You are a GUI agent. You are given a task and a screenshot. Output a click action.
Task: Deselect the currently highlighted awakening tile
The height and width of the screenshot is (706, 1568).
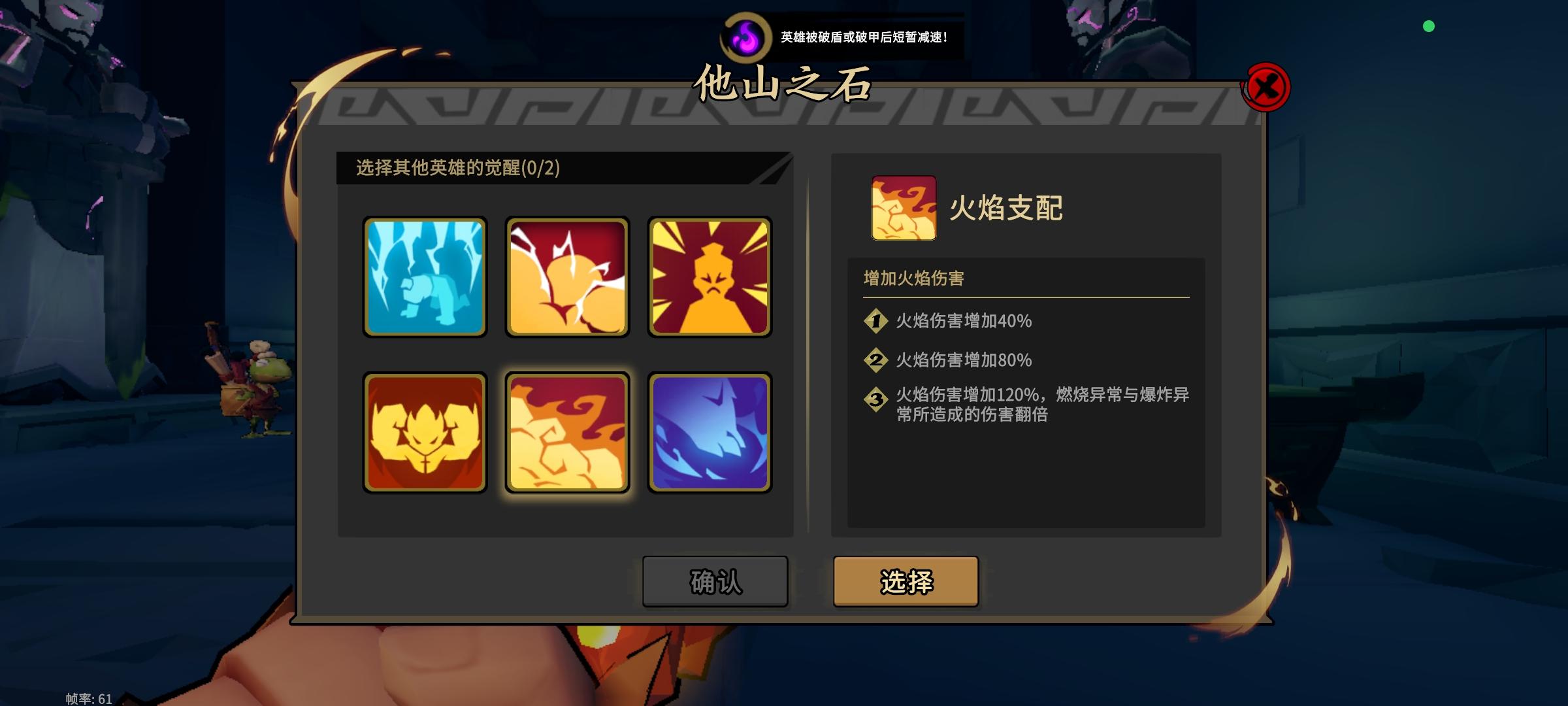click(567, 430)
